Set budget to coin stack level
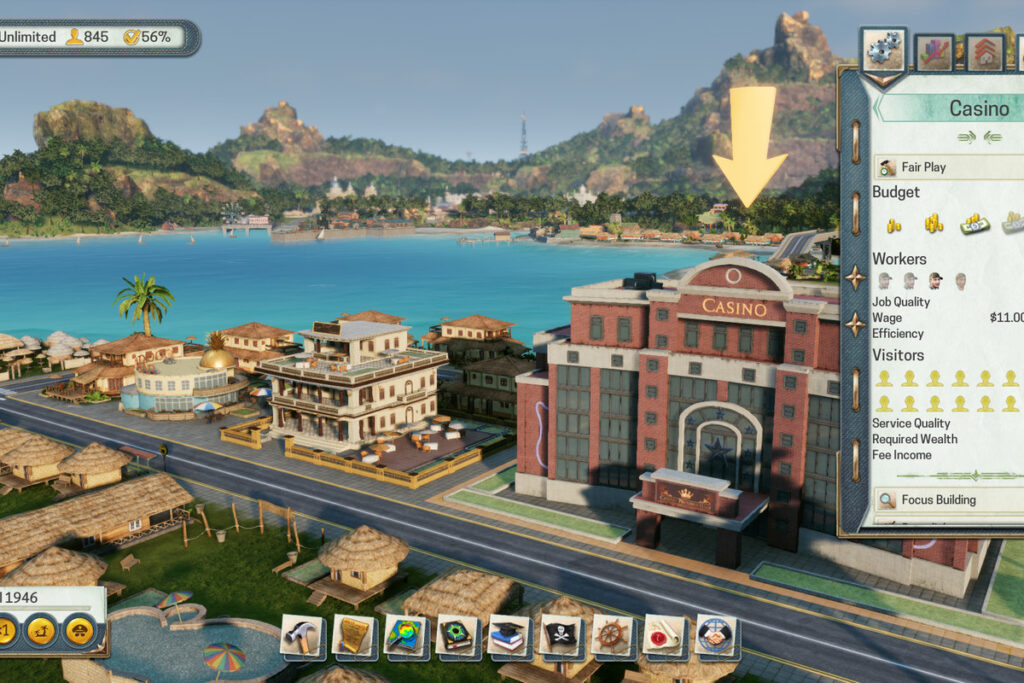This screenshot has height=683, width=1024. click(933, 223)
